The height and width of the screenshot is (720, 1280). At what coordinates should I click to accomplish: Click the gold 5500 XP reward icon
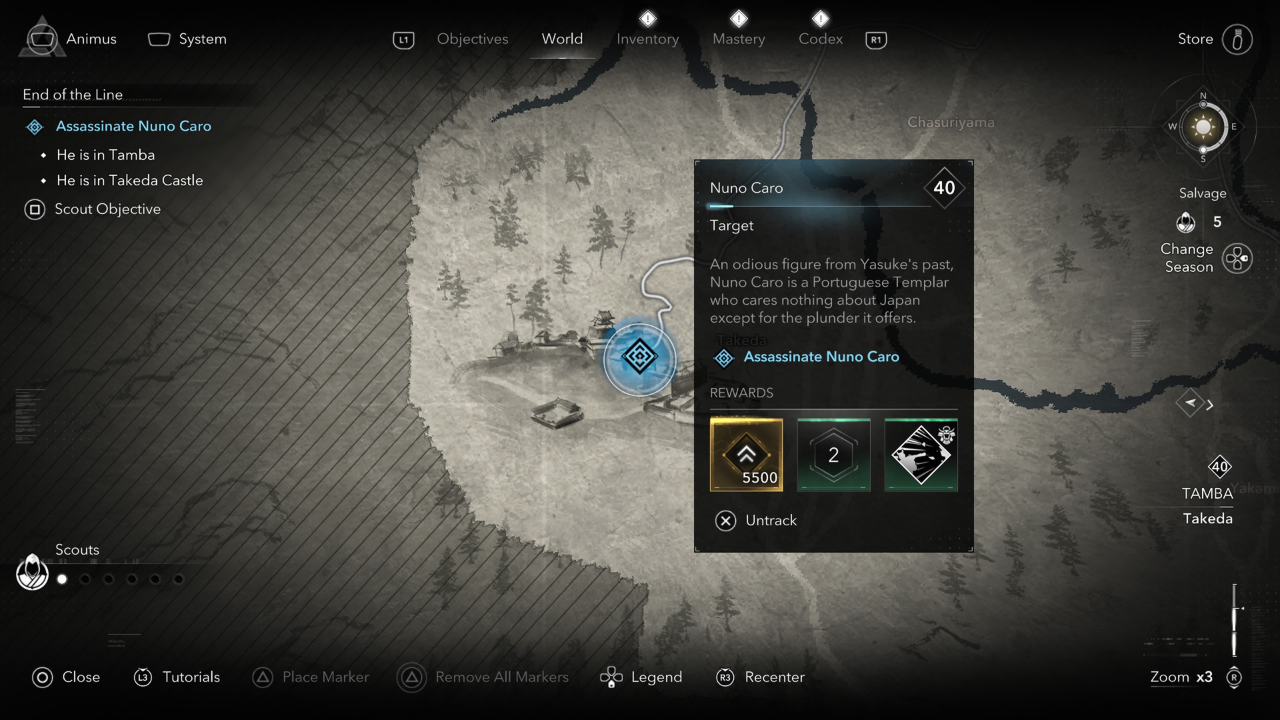tap(746, 455)
